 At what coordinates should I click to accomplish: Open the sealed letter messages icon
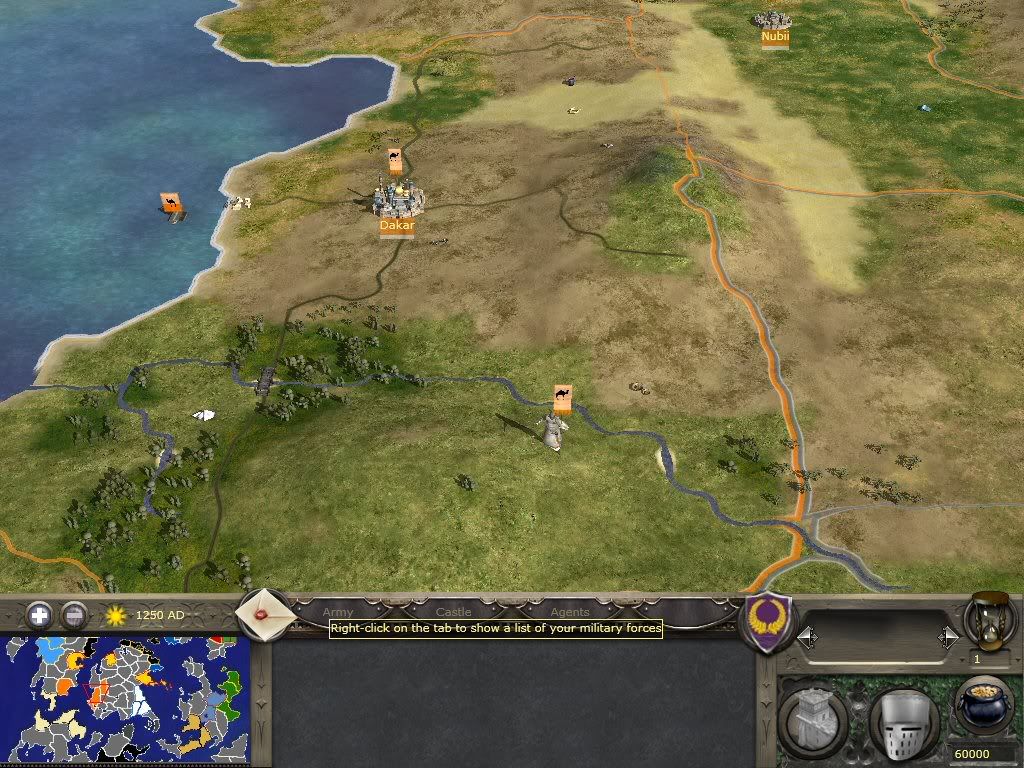265,611
